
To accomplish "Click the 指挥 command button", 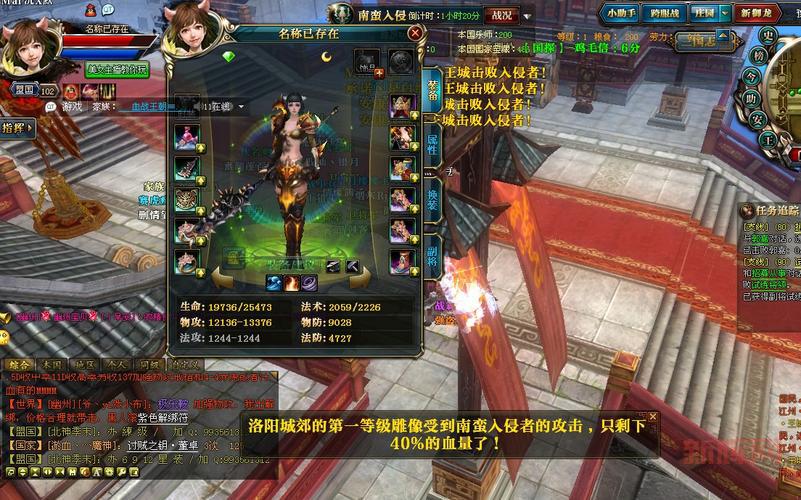I will point(17,127).
